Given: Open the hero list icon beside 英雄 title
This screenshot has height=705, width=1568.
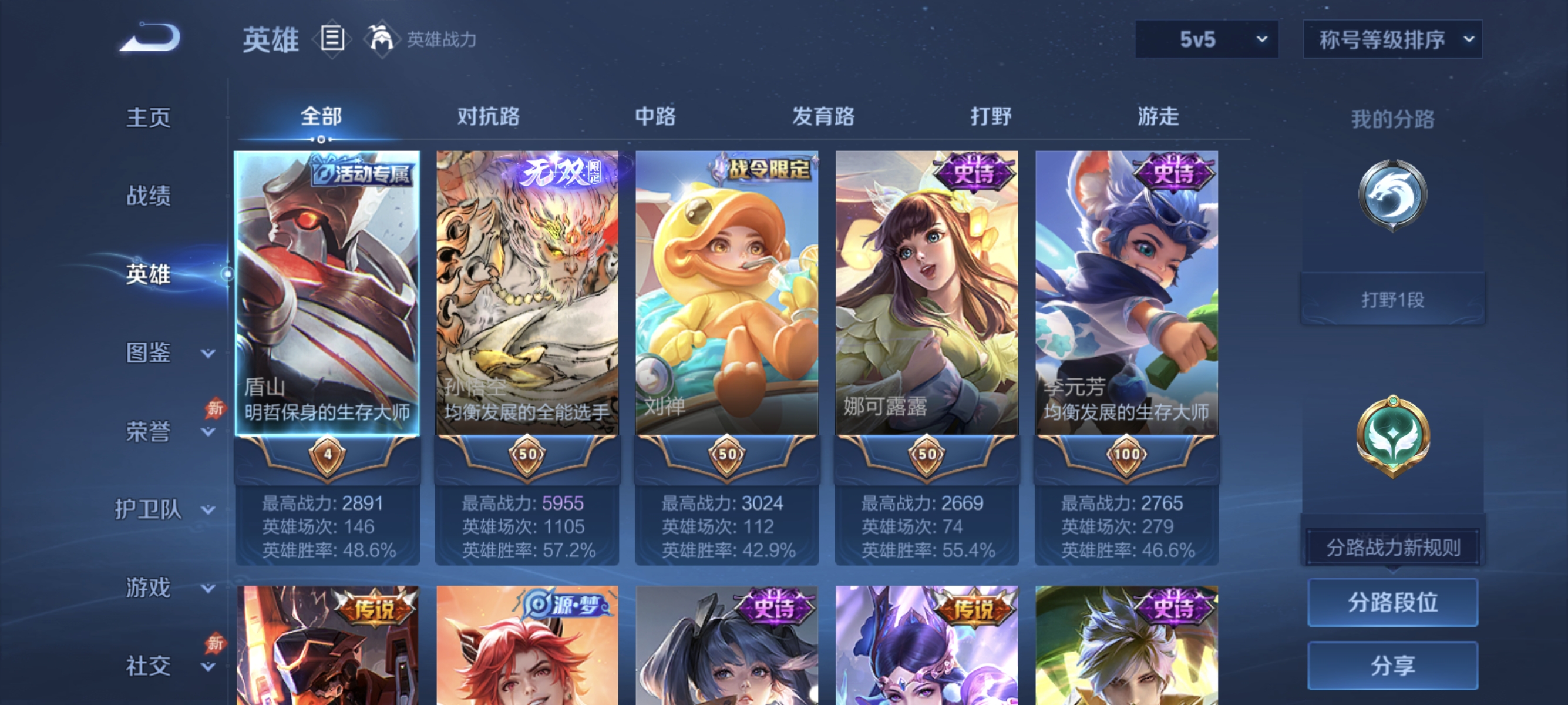Looking at the screenshot, I should [331, 38].
